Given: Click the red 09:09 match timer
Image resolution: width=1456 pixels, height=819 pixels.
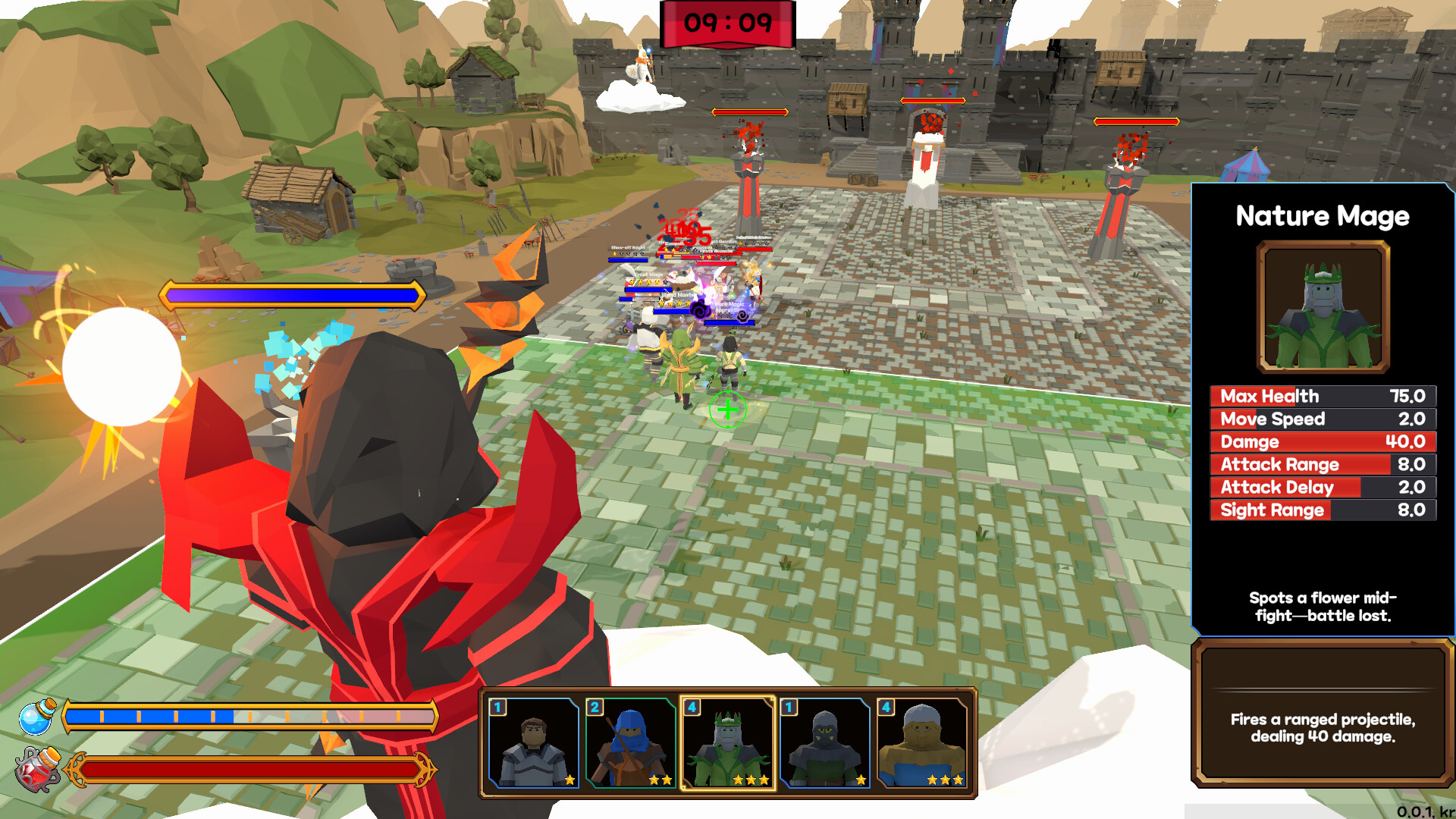Looking at the screenshot, I should pyautogui.click(x=728, y=23).
